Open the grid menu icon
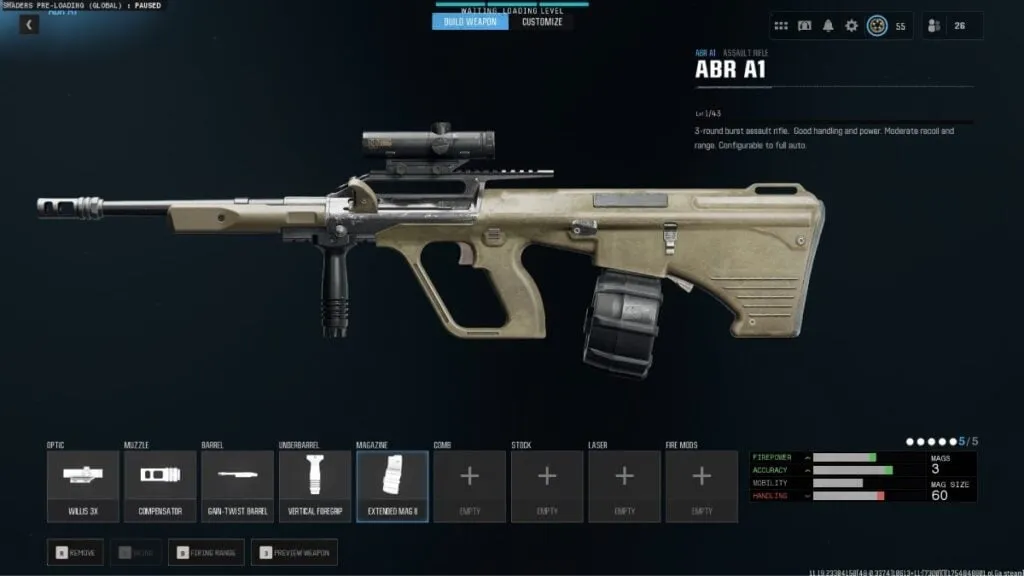This screenshot has width=1024, height=576. pyautogui.click(x=782, y=26)
